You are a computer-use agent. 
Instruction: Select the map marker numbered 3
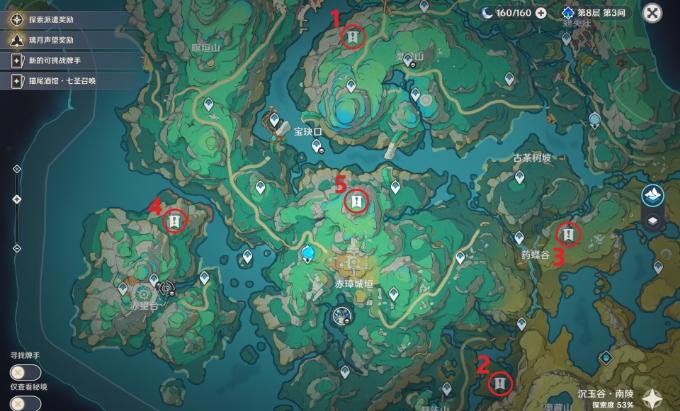[x=568, y=234]
